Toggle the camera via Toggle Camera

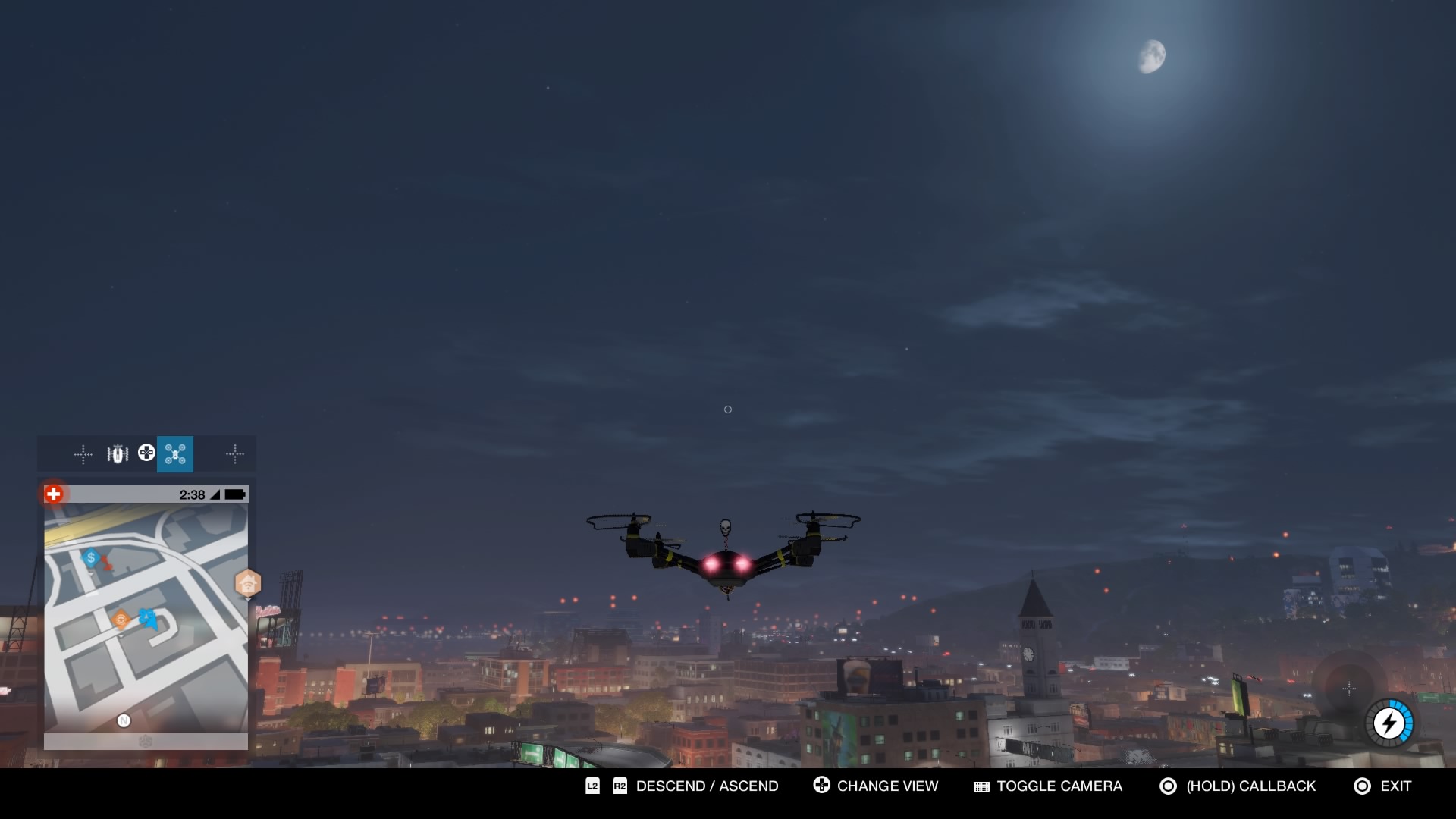coord(1059,786)
